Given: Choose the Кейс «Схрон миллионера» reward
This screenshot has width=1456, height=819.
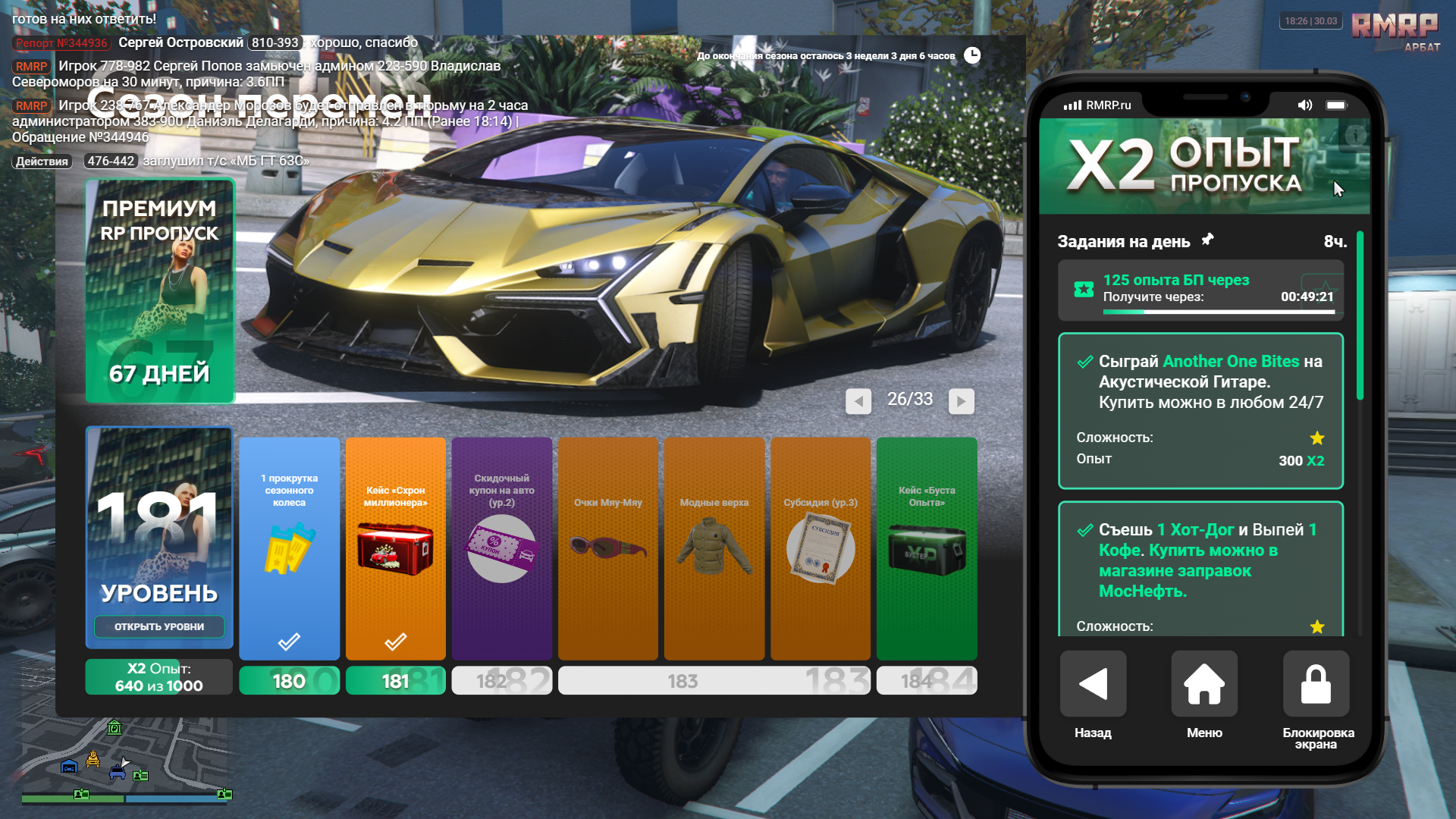Looking at the screenshot, I should tap(395, 548).
